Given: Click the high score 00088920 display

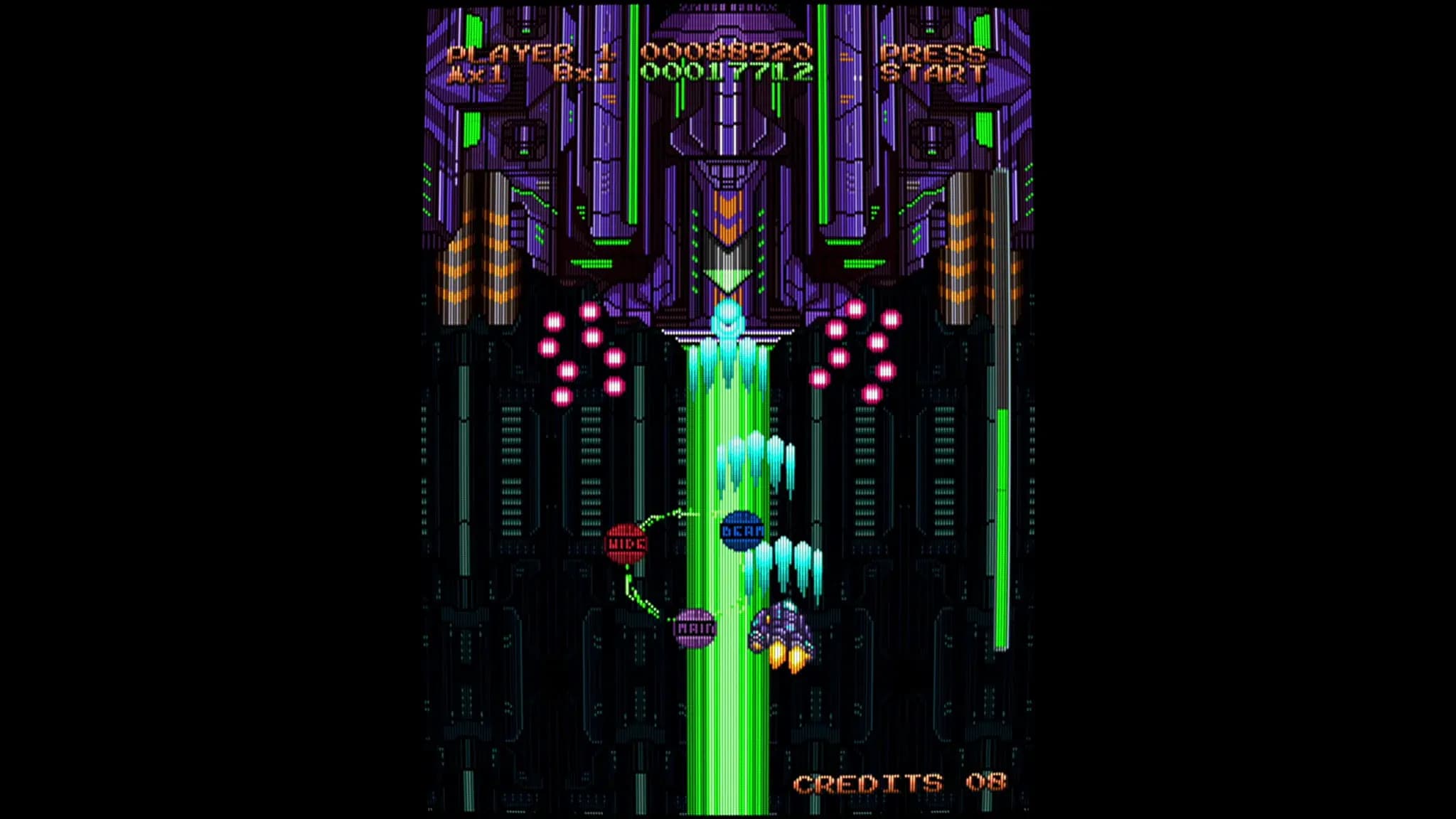Looking at the screenshot, I should point(727,51).
